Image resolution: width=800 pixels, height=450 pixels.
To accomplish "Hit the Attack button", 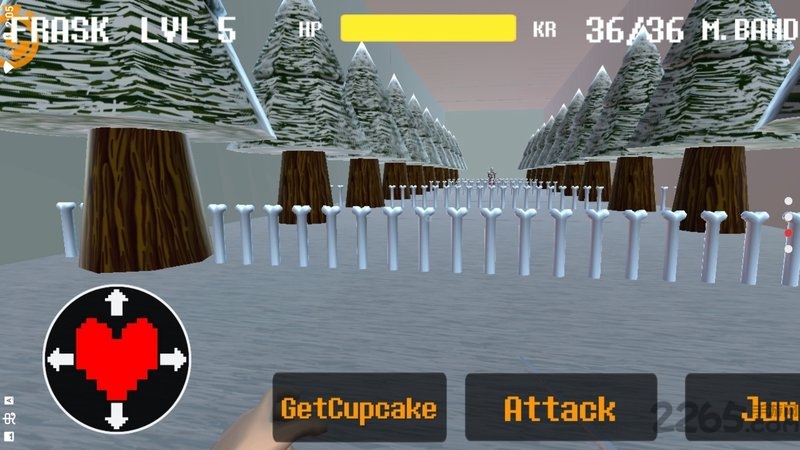I will coord(560,408).
